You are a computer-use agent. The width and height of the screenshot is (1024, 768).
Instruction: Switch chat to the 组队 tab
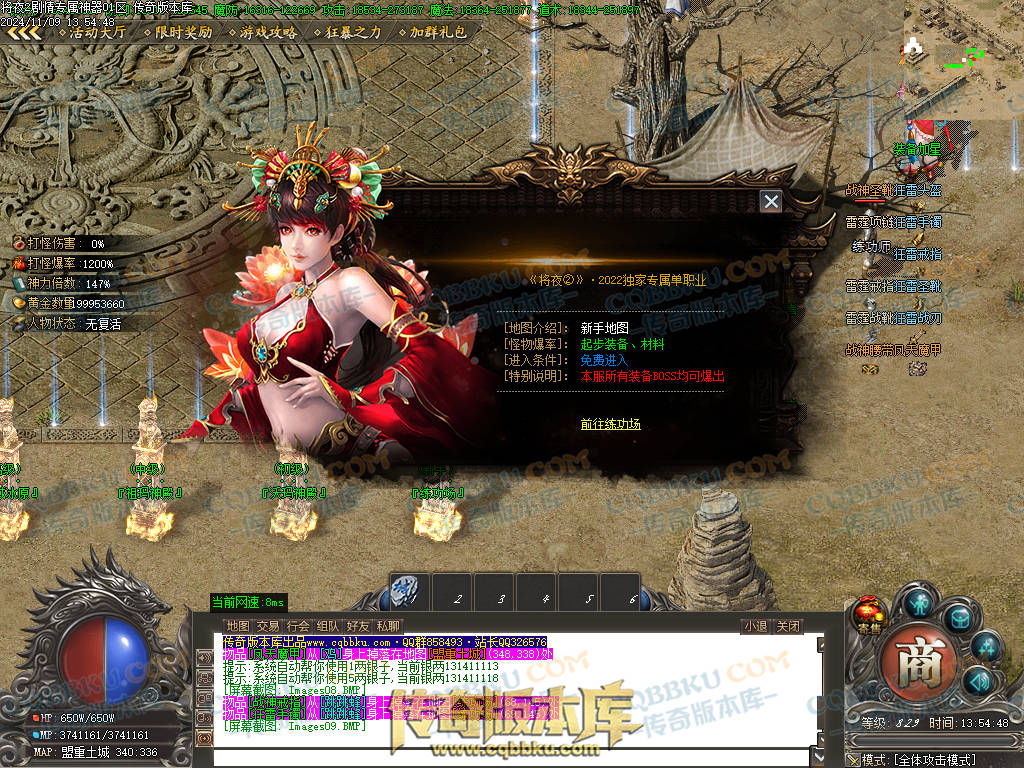coord(327,626)
